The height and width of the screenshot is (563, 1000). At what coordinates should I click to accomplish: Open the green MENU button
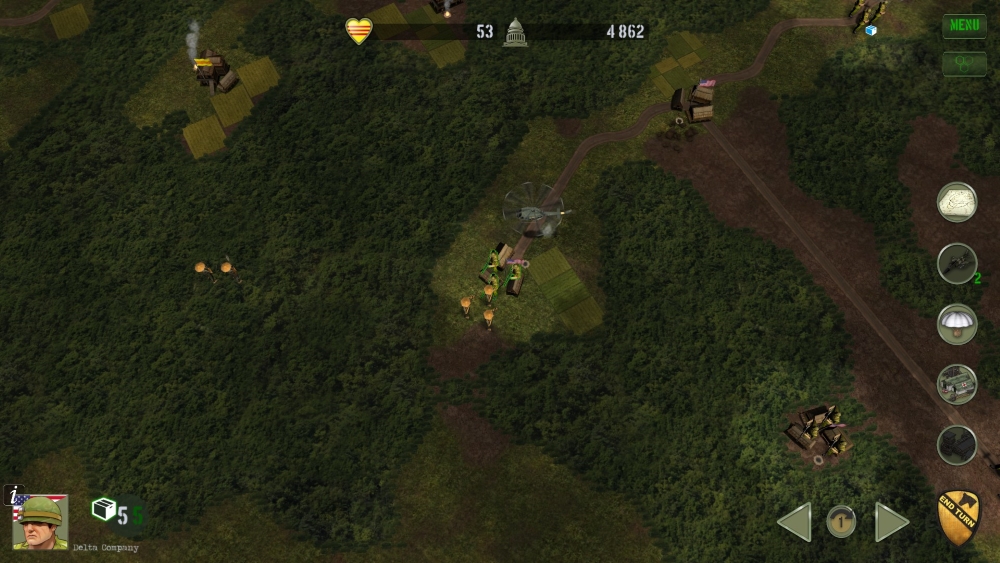point(964,26)
